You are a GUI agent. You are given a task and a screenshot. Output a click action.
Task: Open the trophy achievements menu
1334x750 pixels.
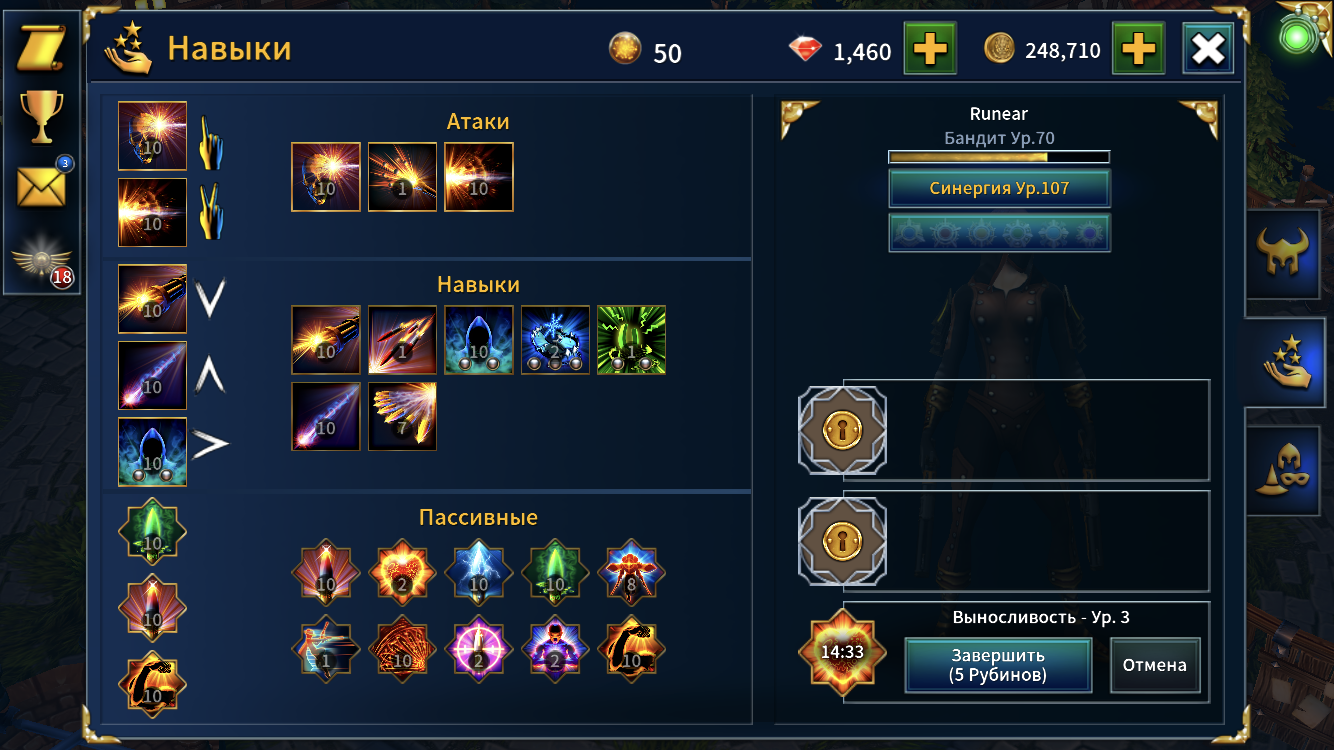coord(41,116)
